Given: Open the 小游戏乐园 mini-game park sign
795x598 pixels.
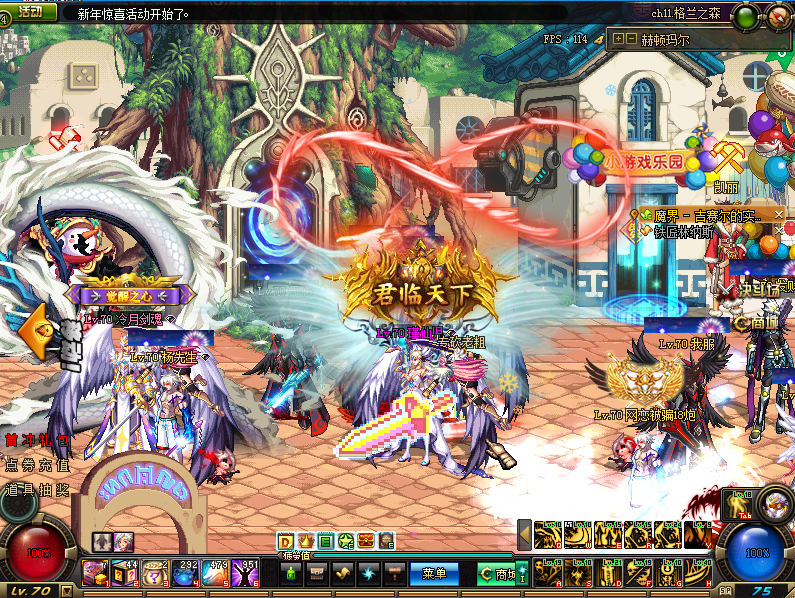Looking at the screenshot, I should click(x=644, y=159).
